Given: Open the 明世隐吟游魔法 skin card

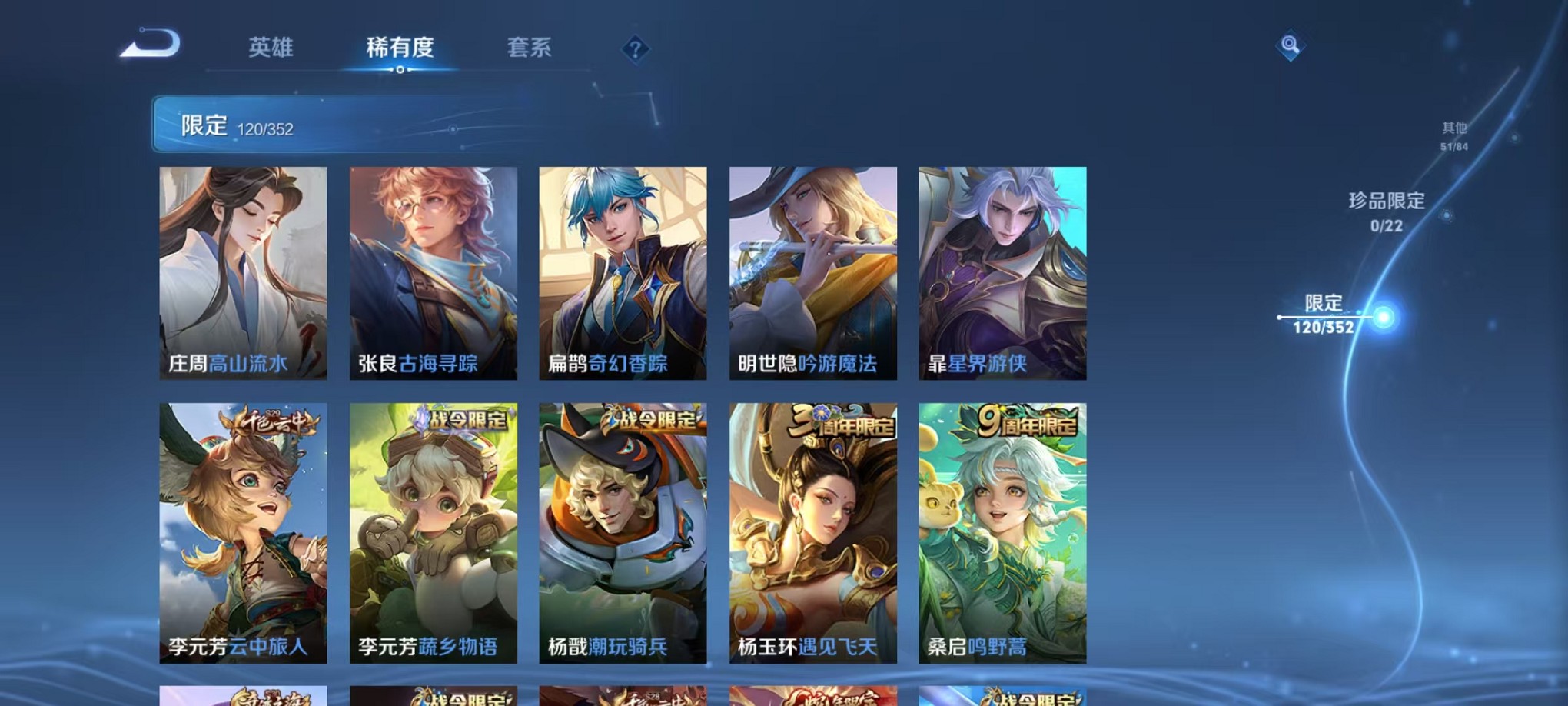Looking at the screenshot, I should coord(813,273).
